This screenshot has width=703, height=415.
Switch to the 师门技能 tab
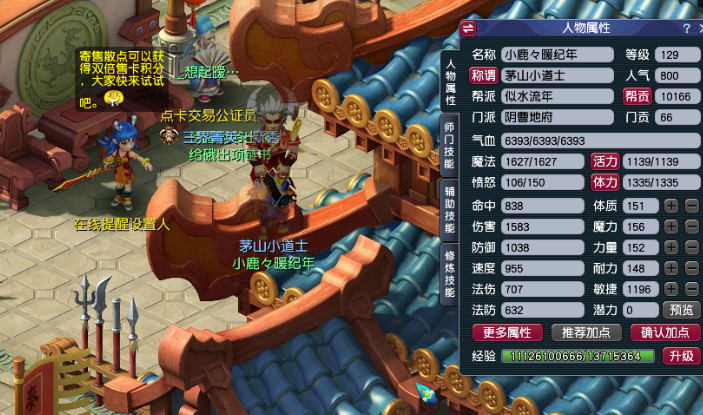tap(449, 143)
